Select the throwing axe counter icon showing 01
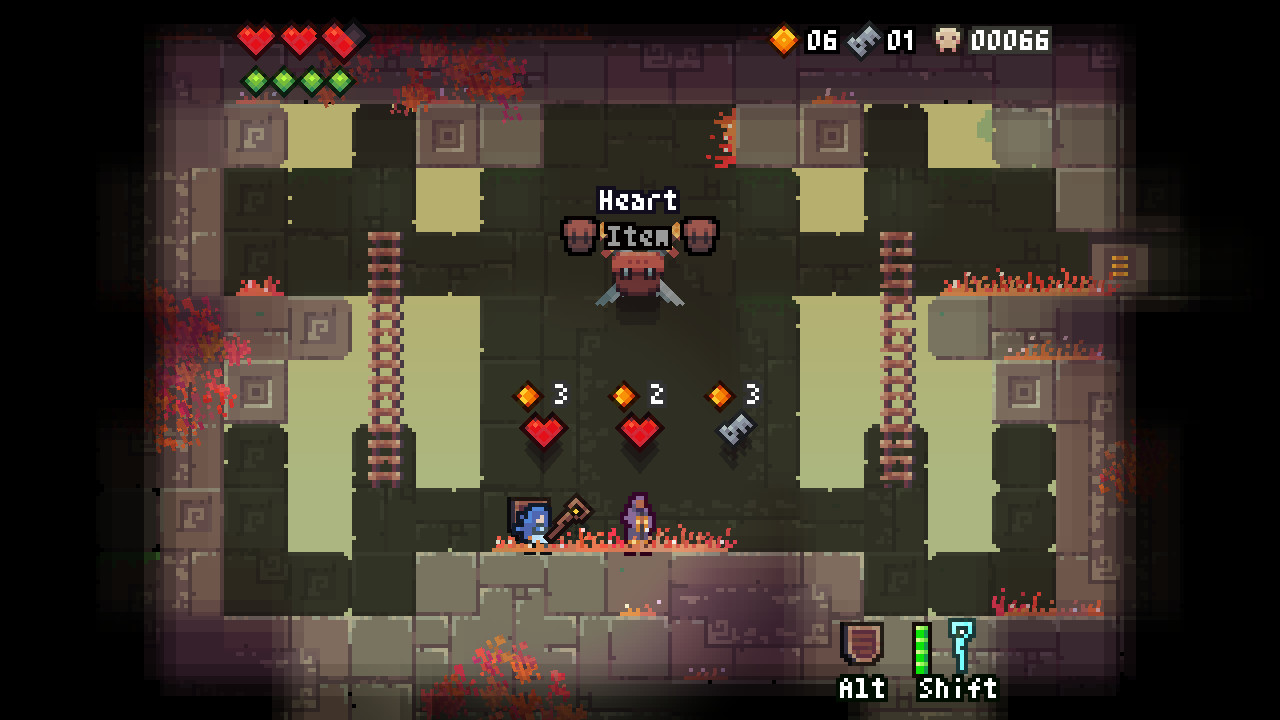This screenshot has height=720, width=1280. click(x=862, y=41)
